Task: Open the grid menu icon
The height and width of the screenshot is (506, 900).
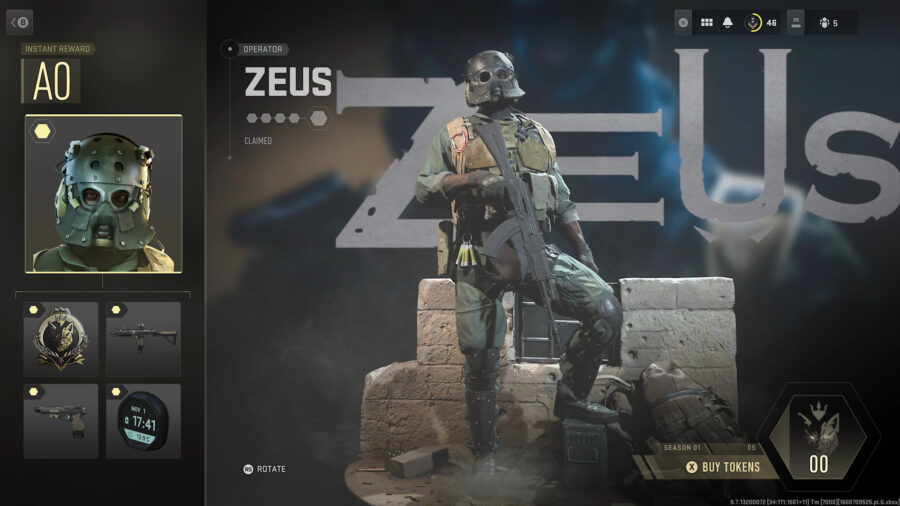Action: [x=706, y=22]
